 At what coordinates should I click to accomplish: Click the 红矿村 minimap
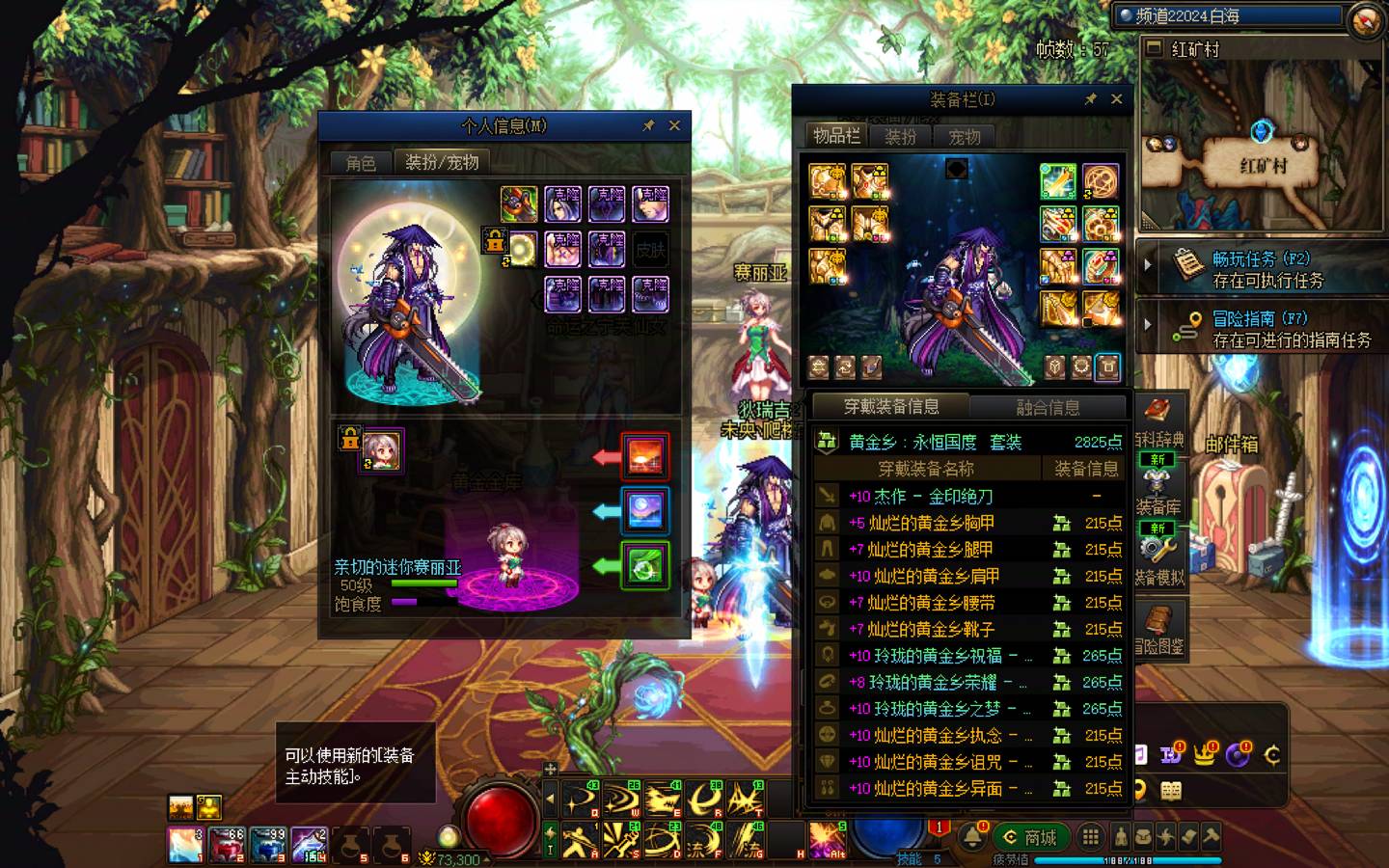pyautogui.click(x=1262, y=147)
